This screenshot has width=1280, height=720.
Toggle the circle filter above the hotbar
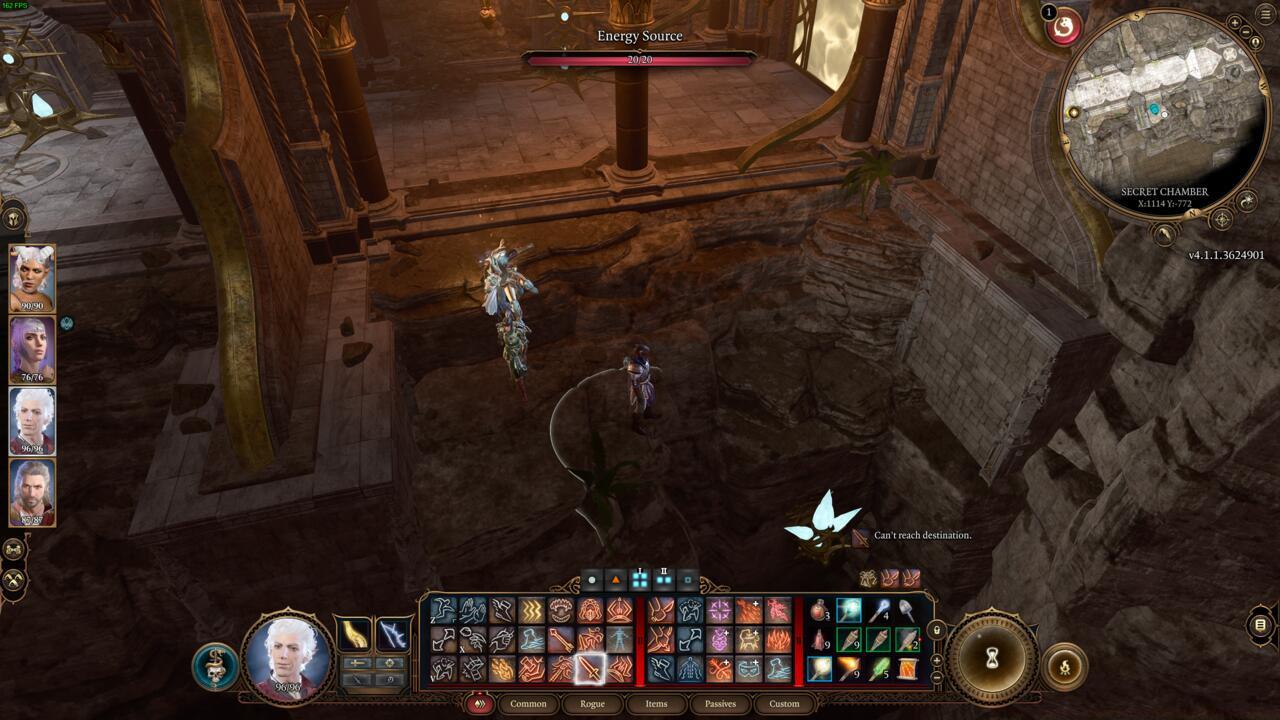coord(593,578)
